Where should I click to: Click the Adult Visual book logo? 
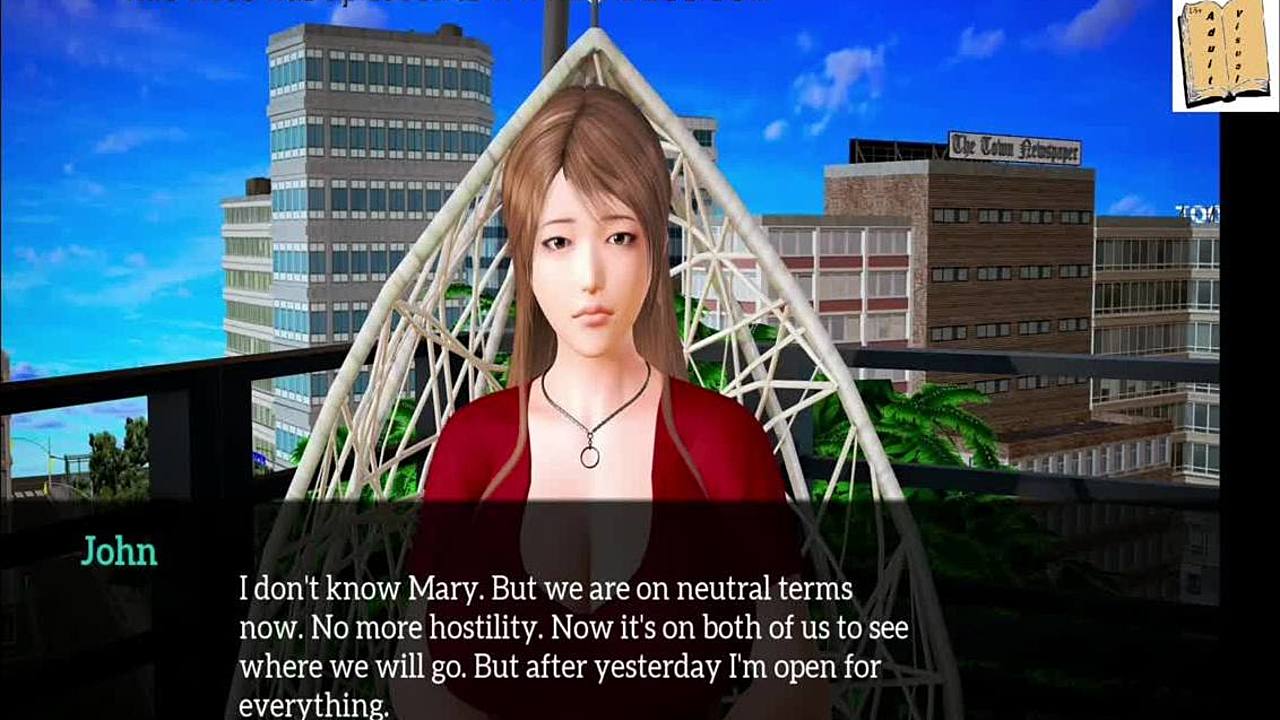[1224, 55]
